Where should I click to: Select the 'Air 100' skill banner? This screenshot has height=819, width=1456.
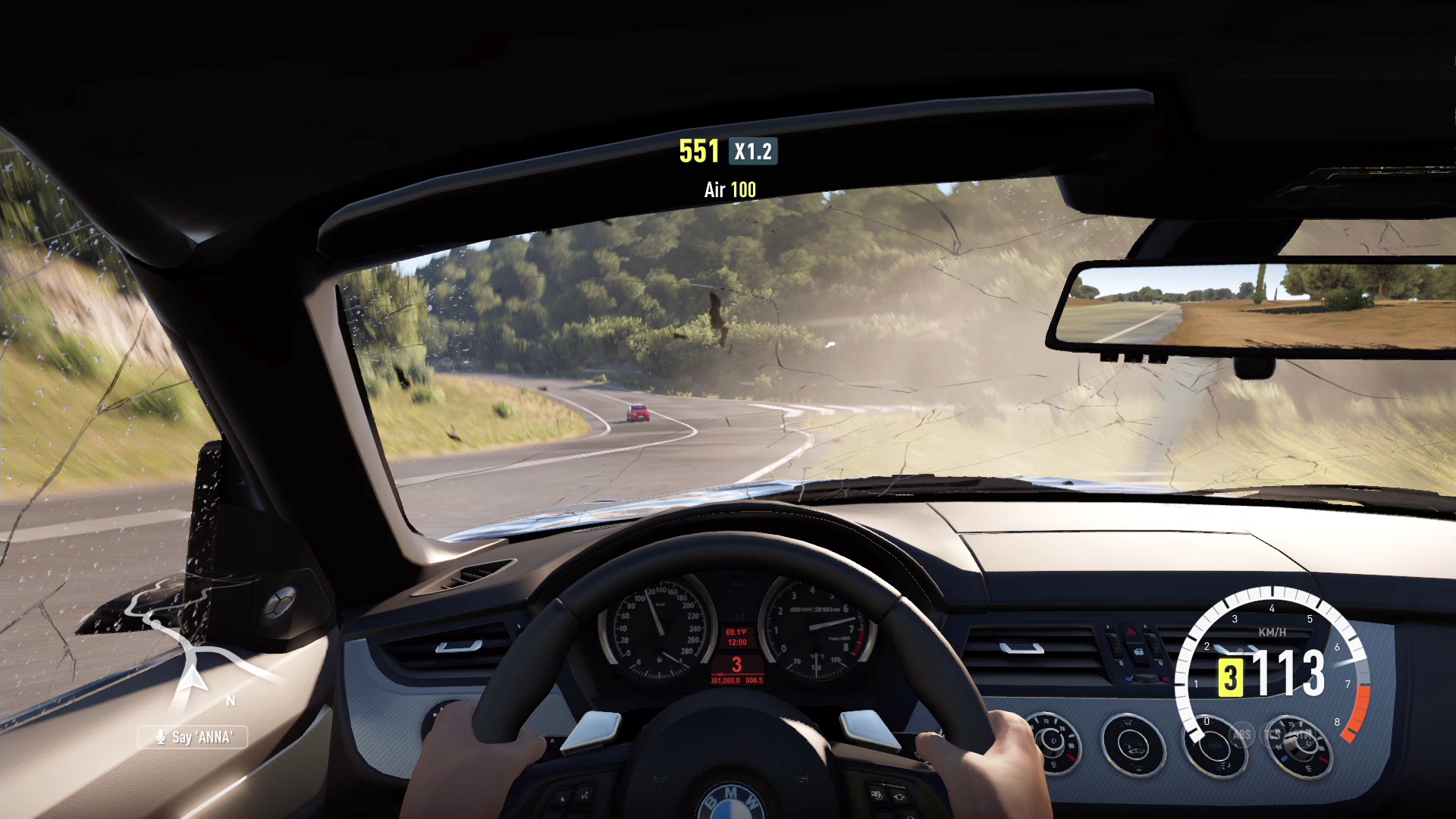click(x=729, y=190)
